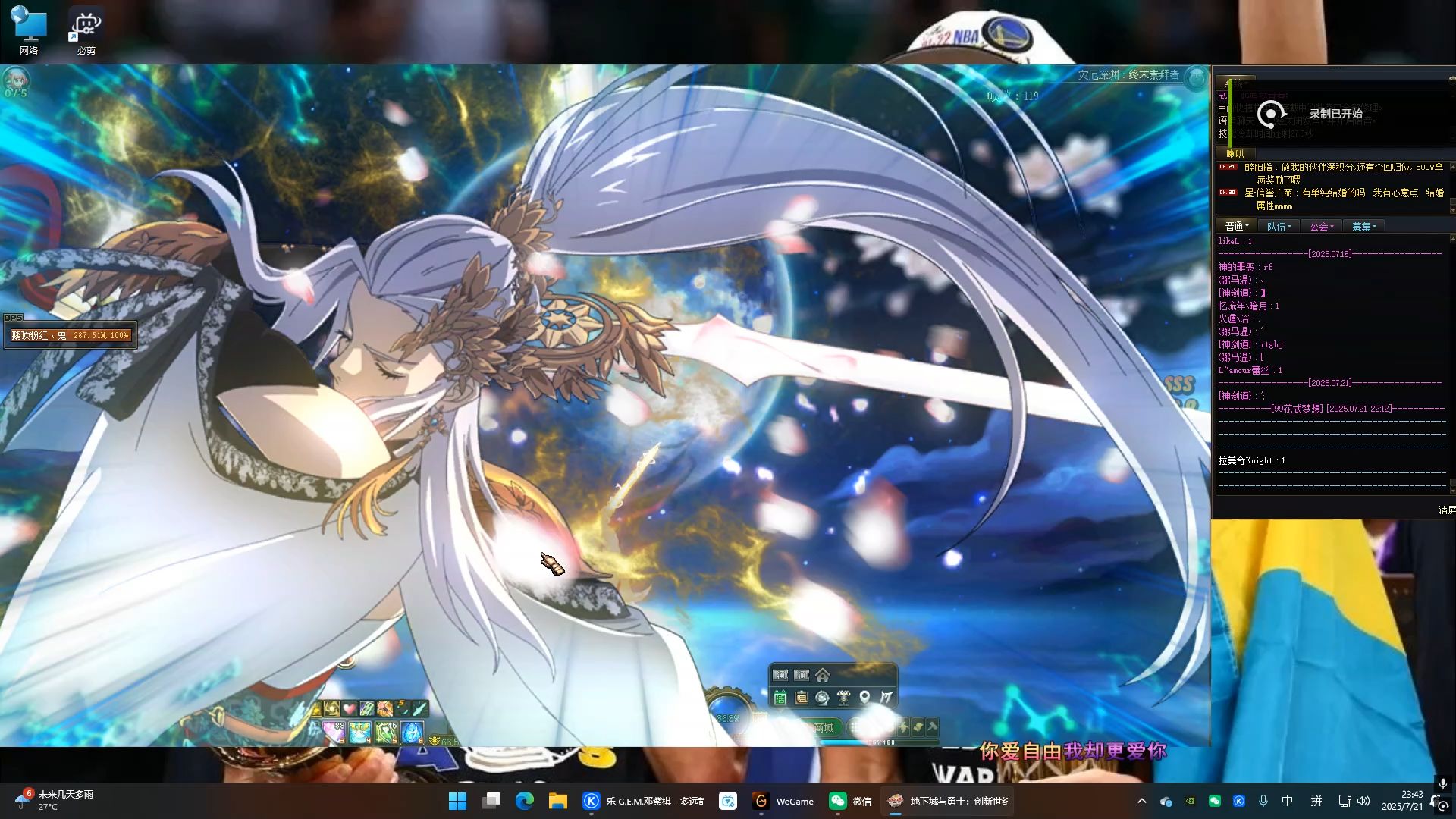Open WeChat 微信 from the taskbar
This screenshot has width=1456, height=819.
coord(850,801)
